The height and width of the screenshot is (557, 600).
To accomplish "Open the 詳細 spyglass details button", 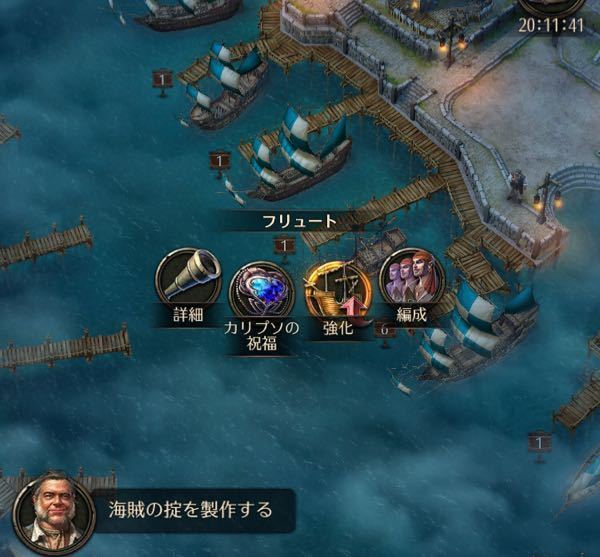I will (x=188, y=278).
